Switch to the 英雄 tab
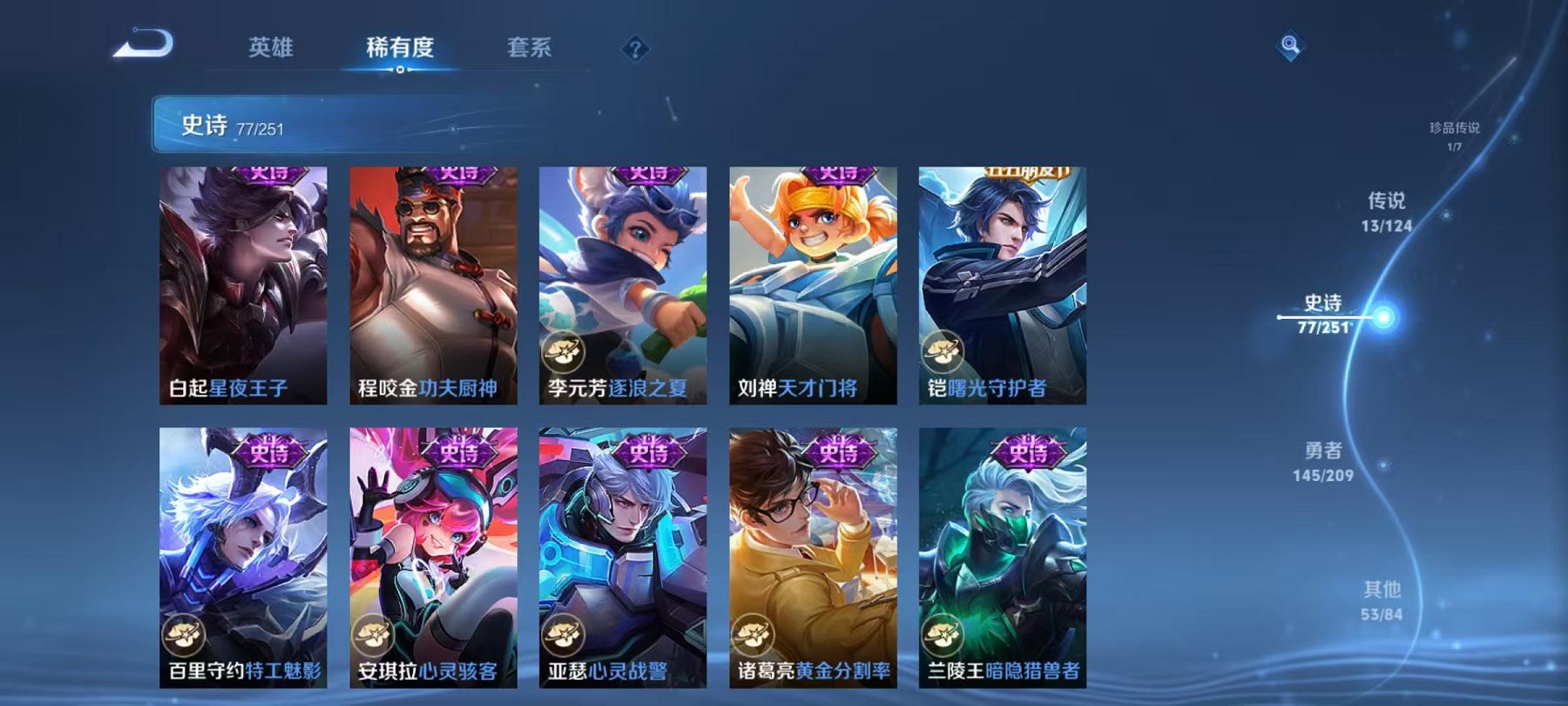This screenshot has height=706, width=1568. pos(270,50)
